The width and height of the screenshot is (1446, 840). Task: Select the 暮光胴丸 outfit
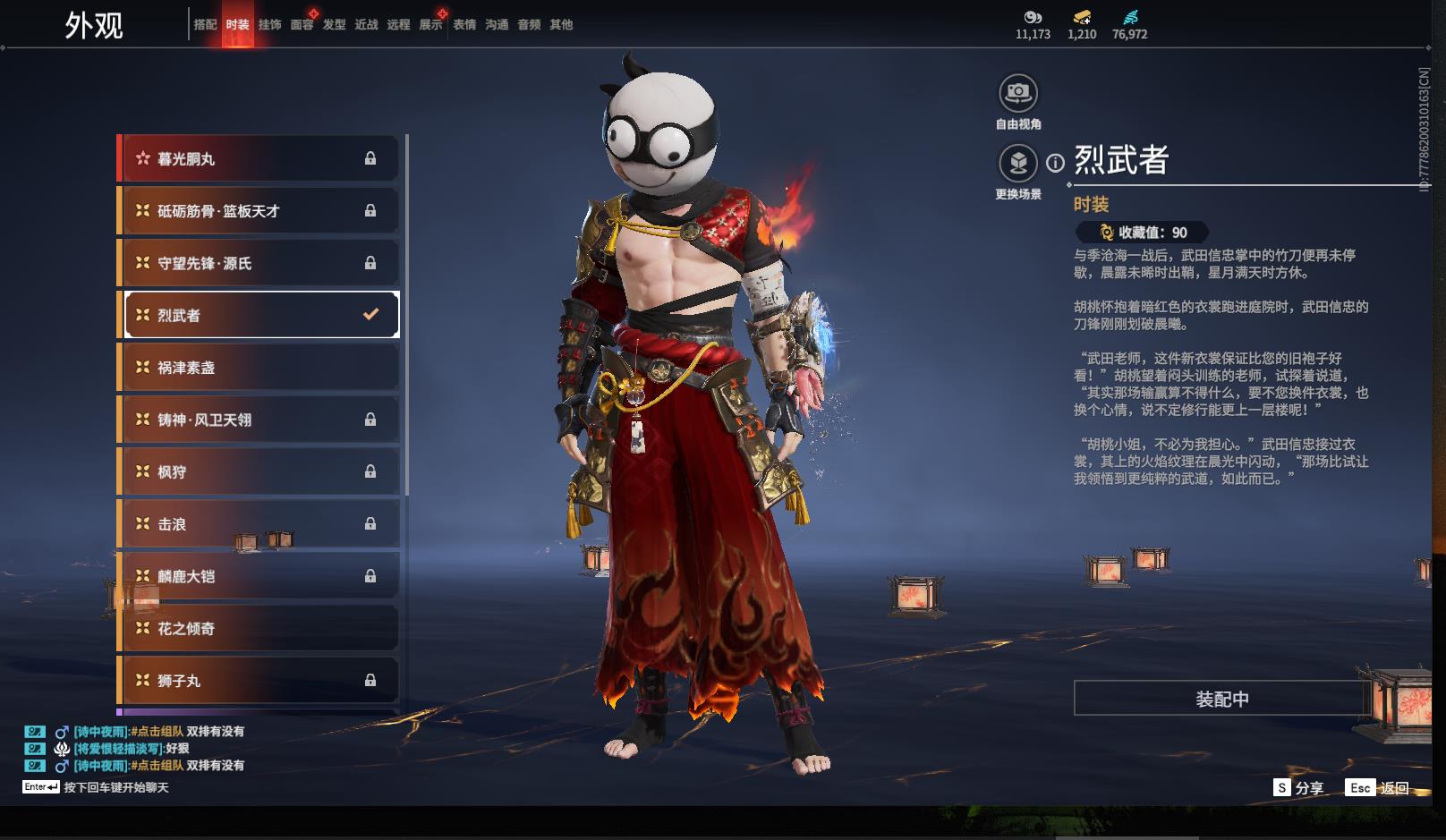click(259, 159)
